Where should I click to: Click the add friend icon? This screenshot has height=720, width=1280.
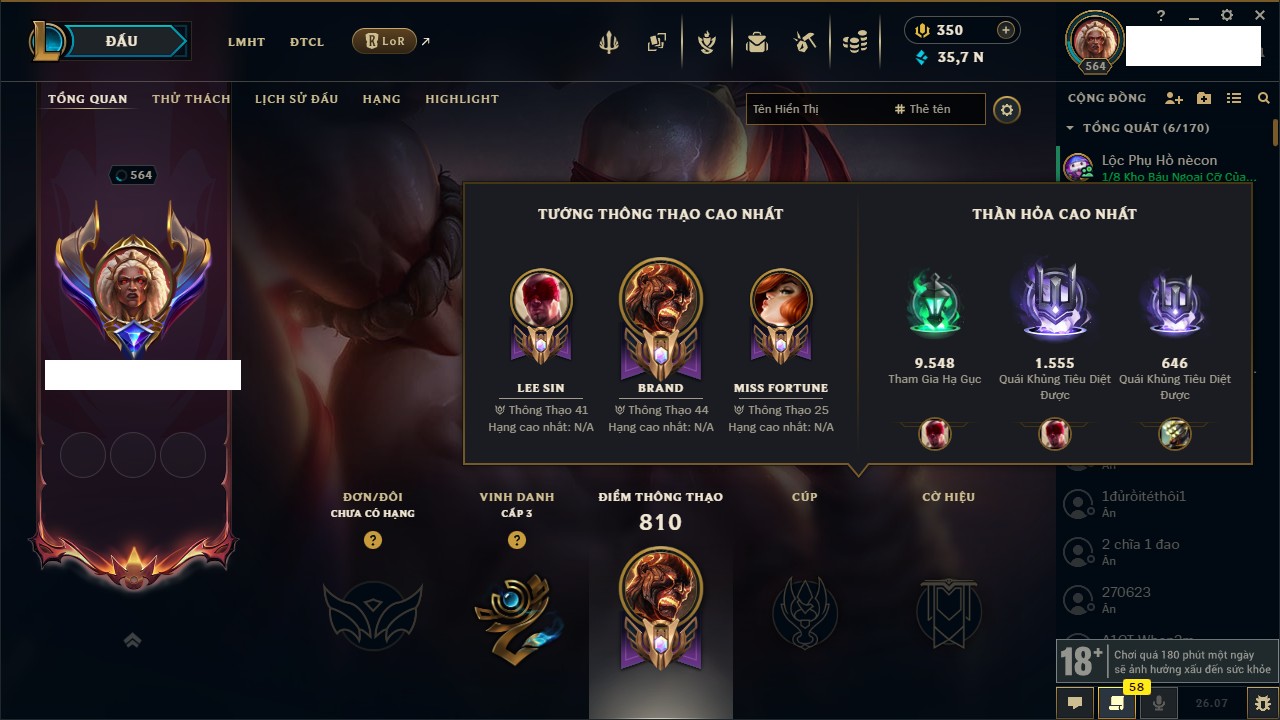coord(1174,99)
